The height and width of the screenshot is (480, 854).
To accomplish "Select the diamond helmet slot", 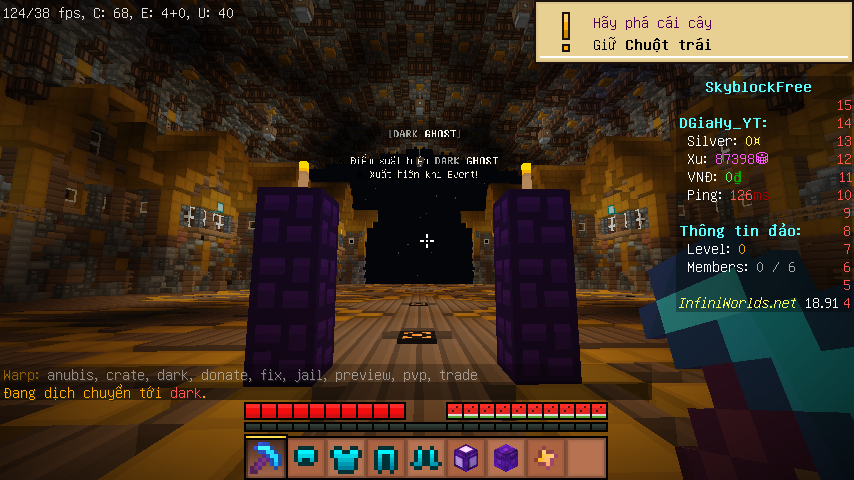I will click(306, 458).
